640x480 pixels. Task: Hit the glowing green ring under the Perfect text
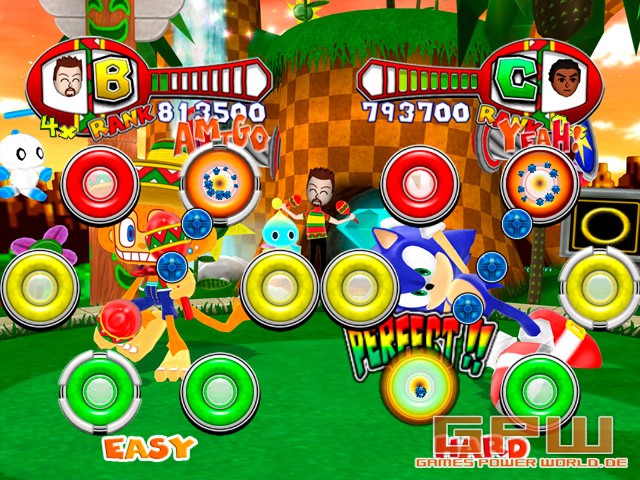coord(418,386)
